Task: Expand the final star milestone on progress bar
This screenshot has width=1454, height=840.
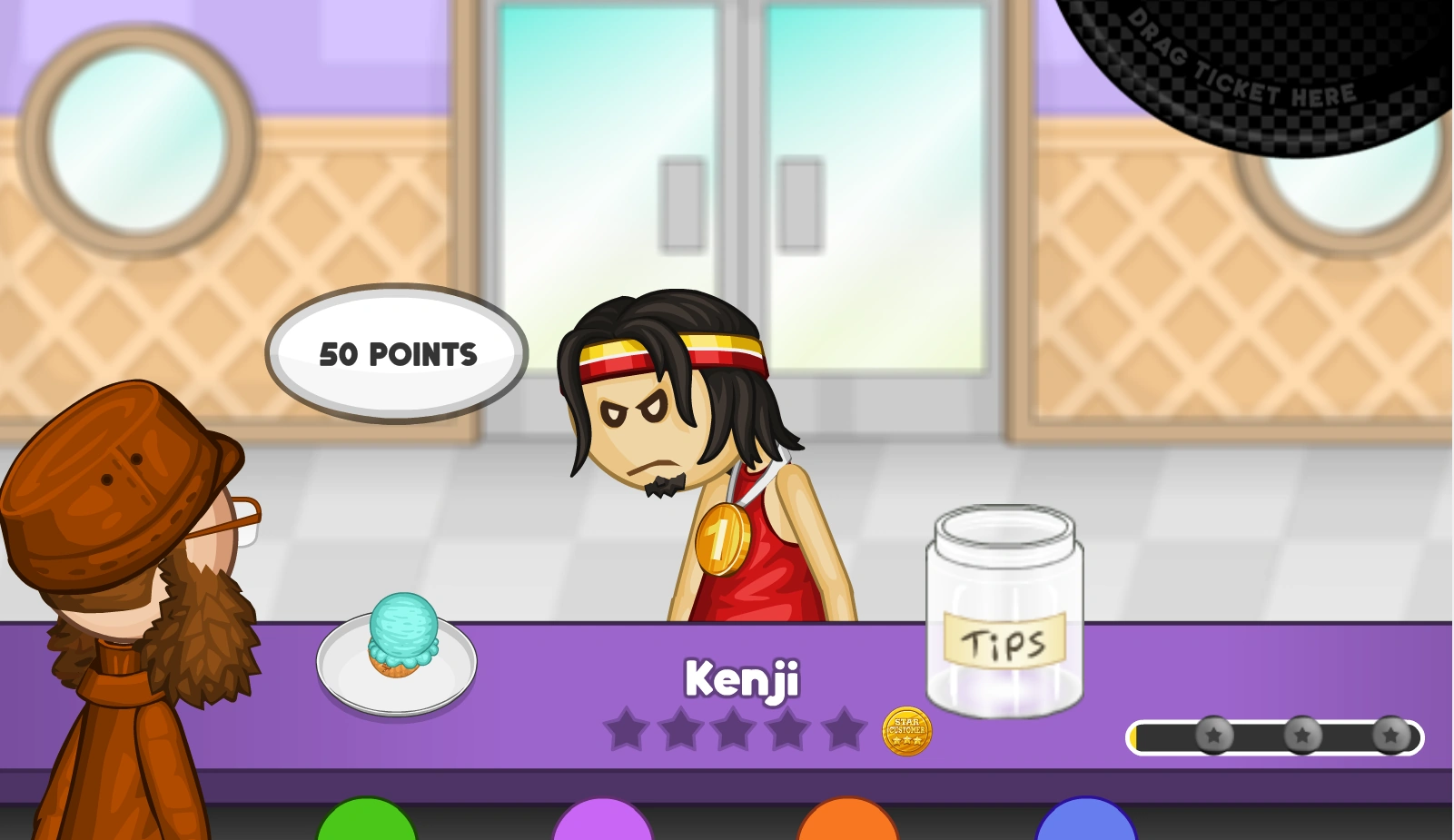Action: [x=1391, y=736]
